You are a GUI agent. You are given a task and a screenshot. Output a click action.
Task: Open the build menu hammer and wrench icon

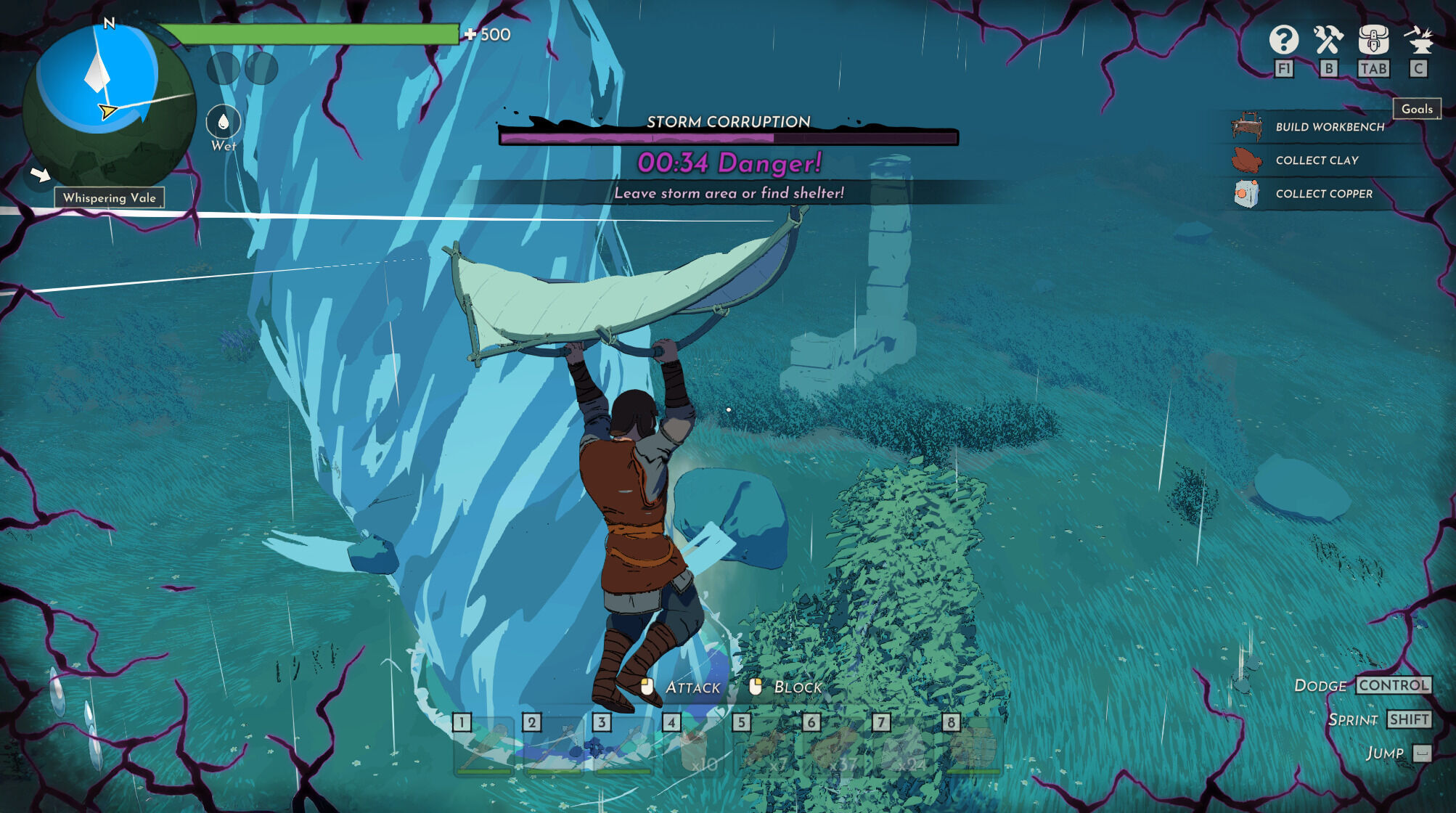pos(1328,40)
